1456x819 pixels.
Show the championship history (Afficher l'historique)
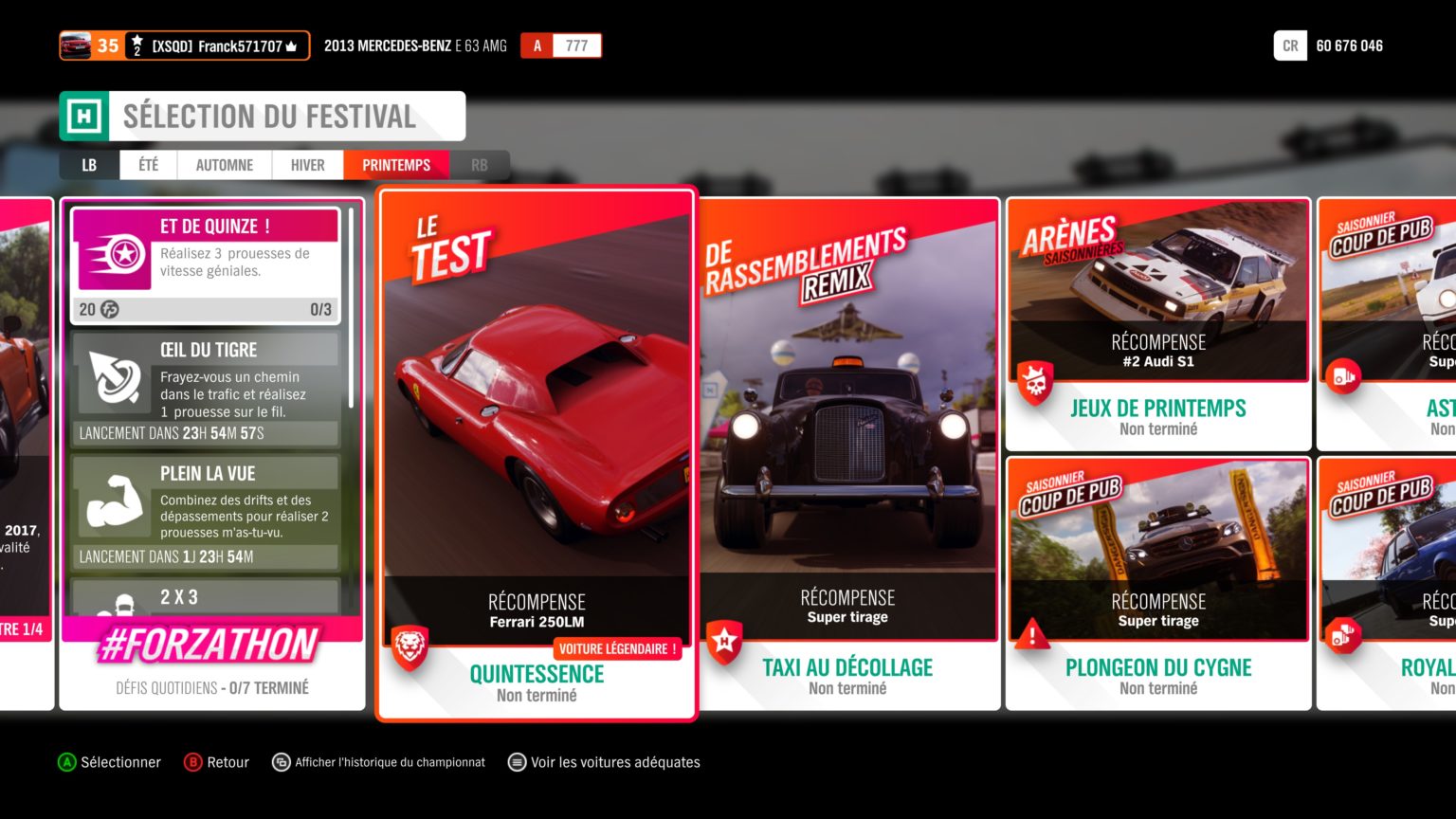378,762
